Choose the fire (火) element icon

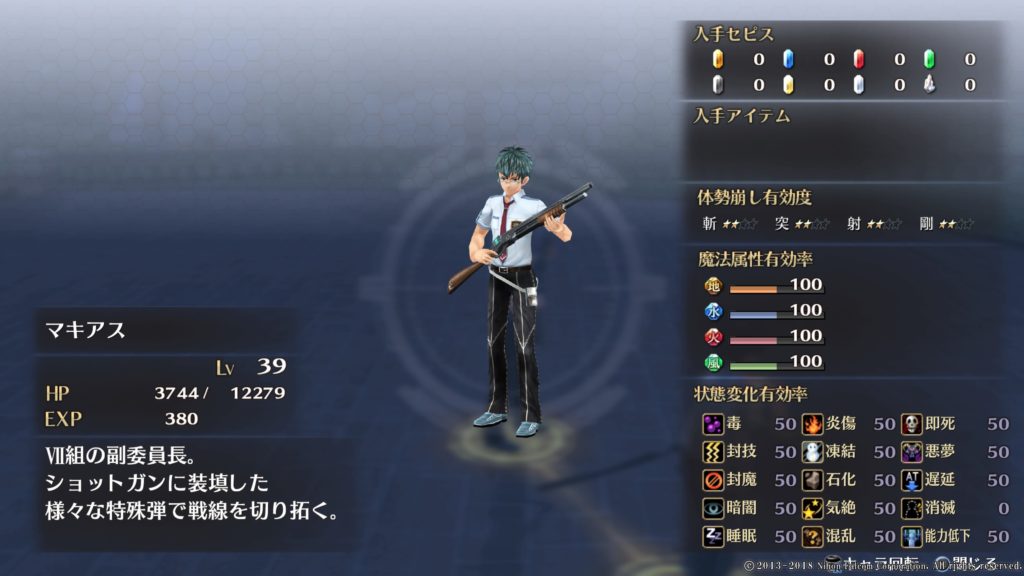(x=712, y=336)
